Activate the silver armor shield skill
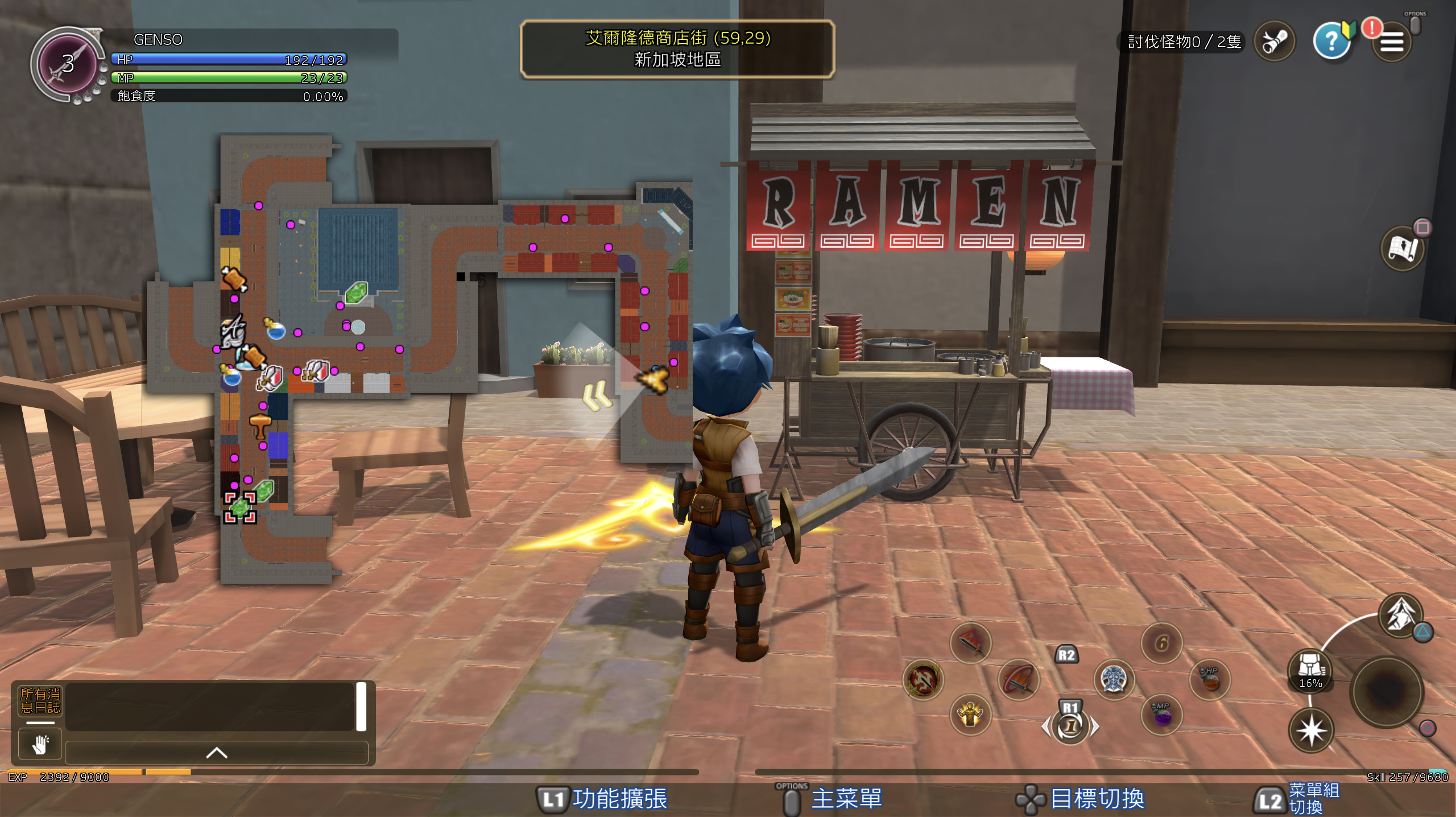This screenshot has width=1456, height=817. 1114,679
